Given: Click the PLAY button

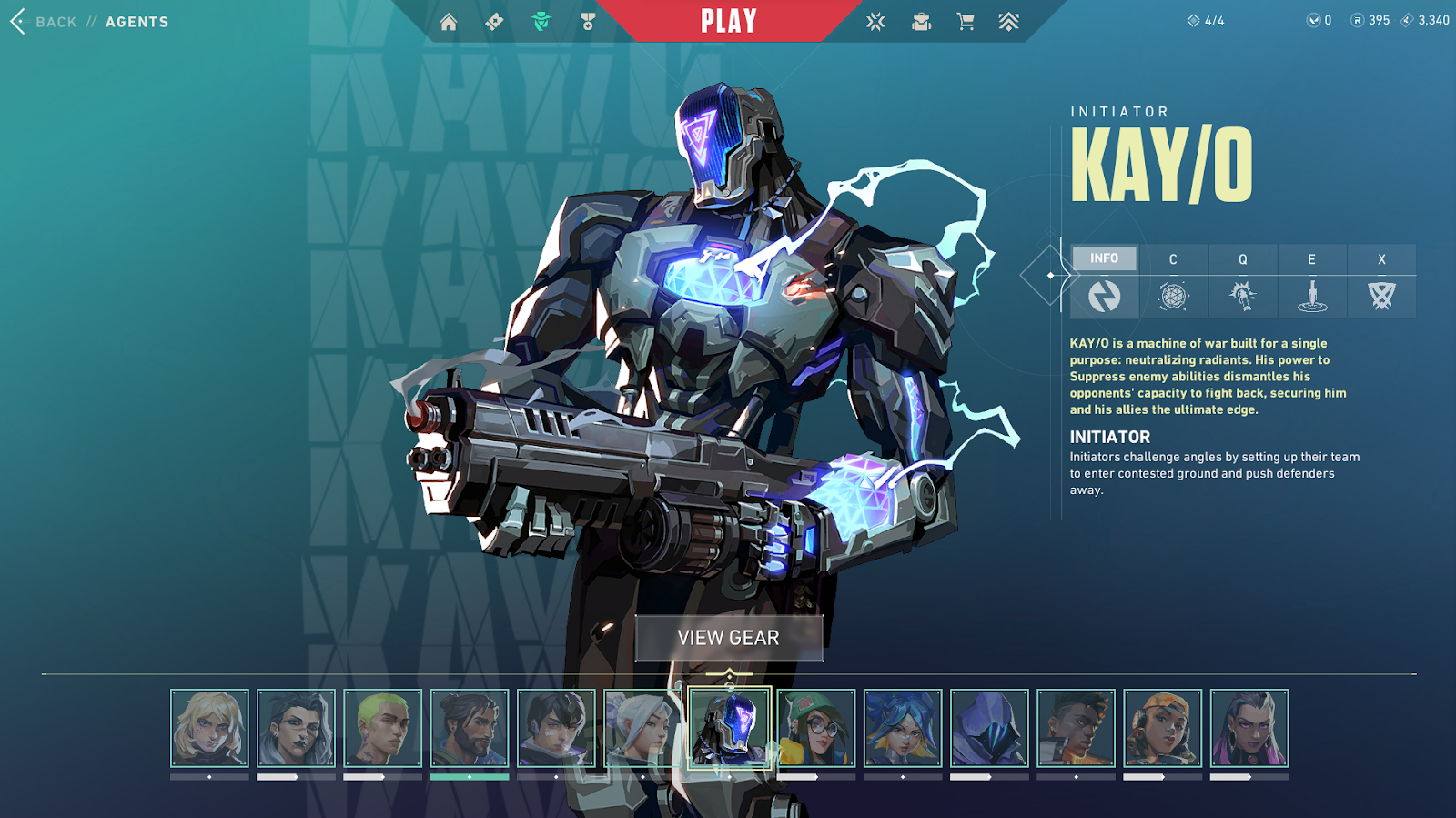Looking at the screenshot, I should (x=728, y=21).
